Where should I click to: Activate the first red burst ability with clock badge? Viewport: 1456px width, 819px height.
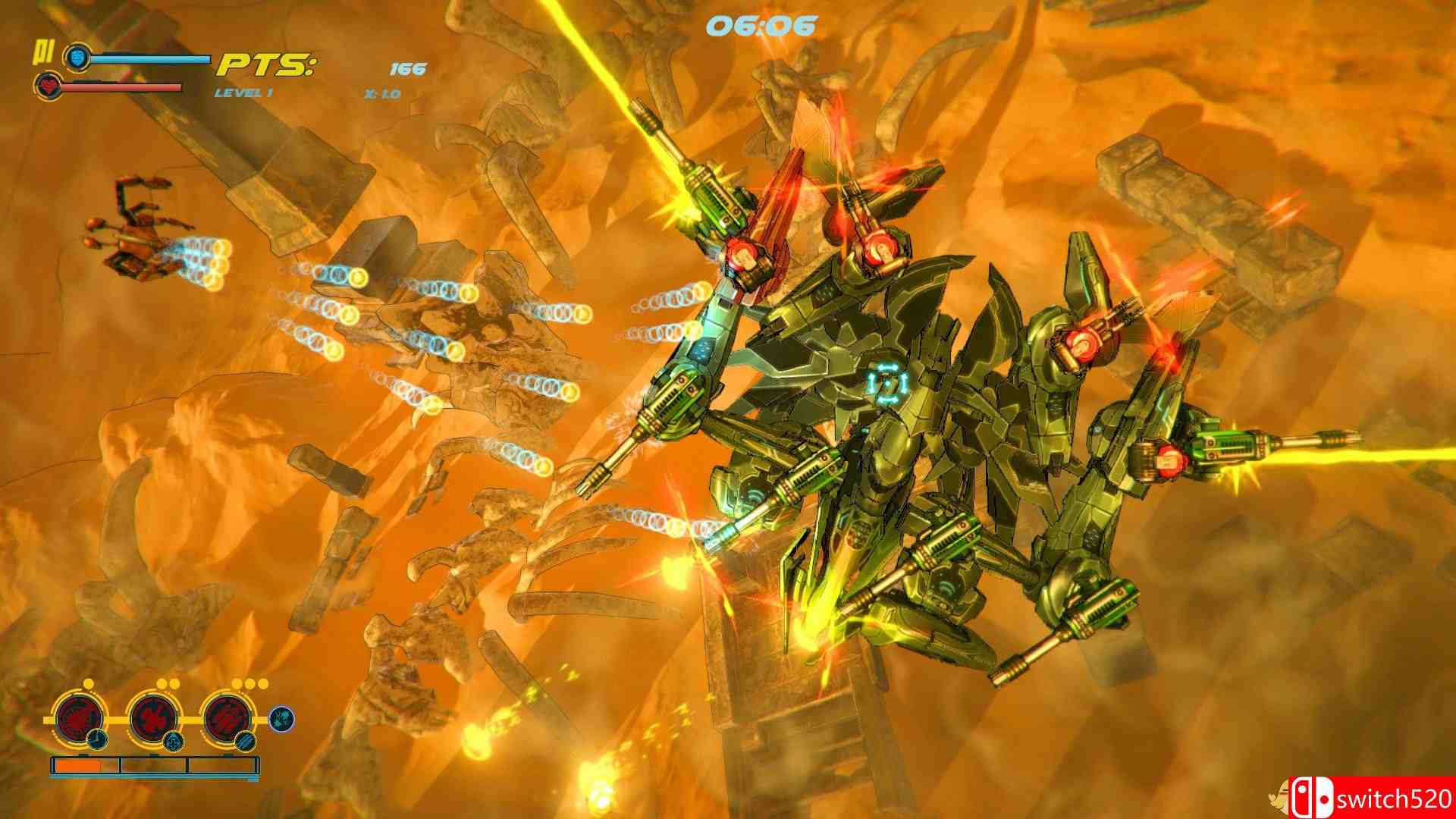coord(79,717)
